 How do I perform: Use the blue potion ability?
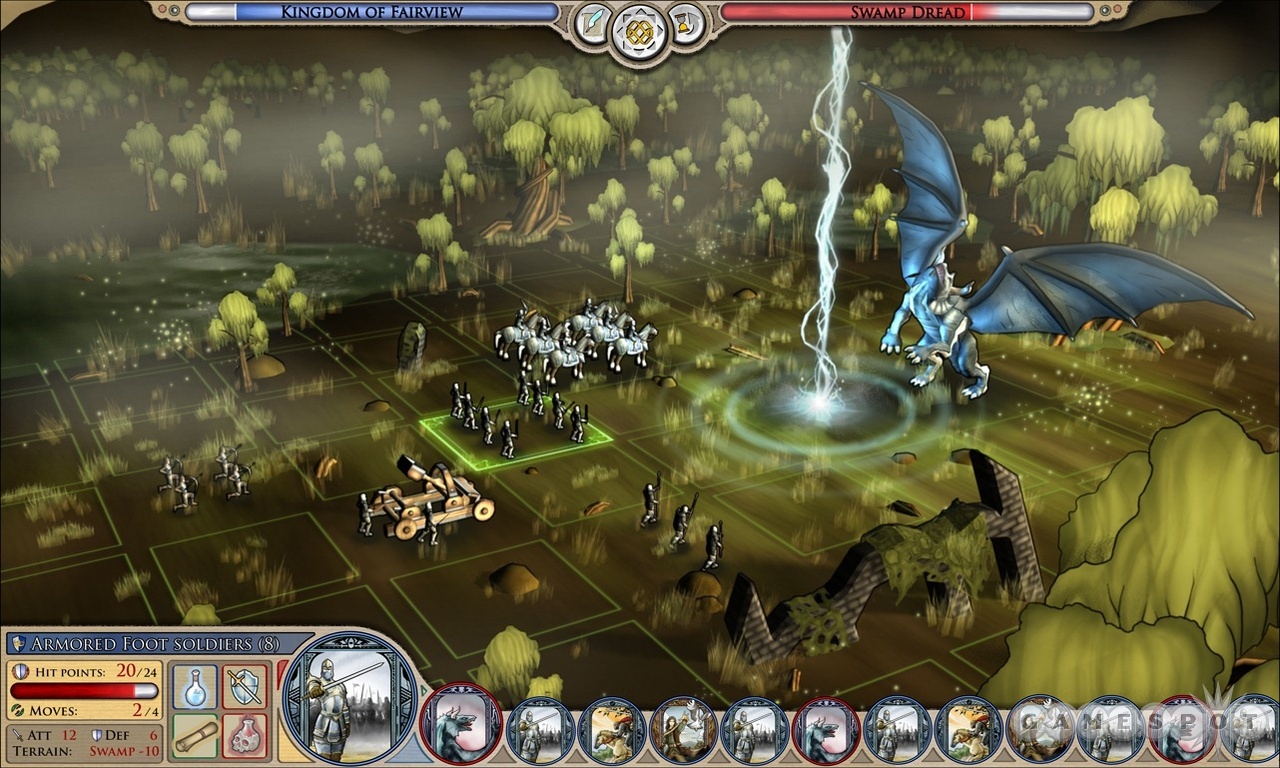click(x=195, y=687)
